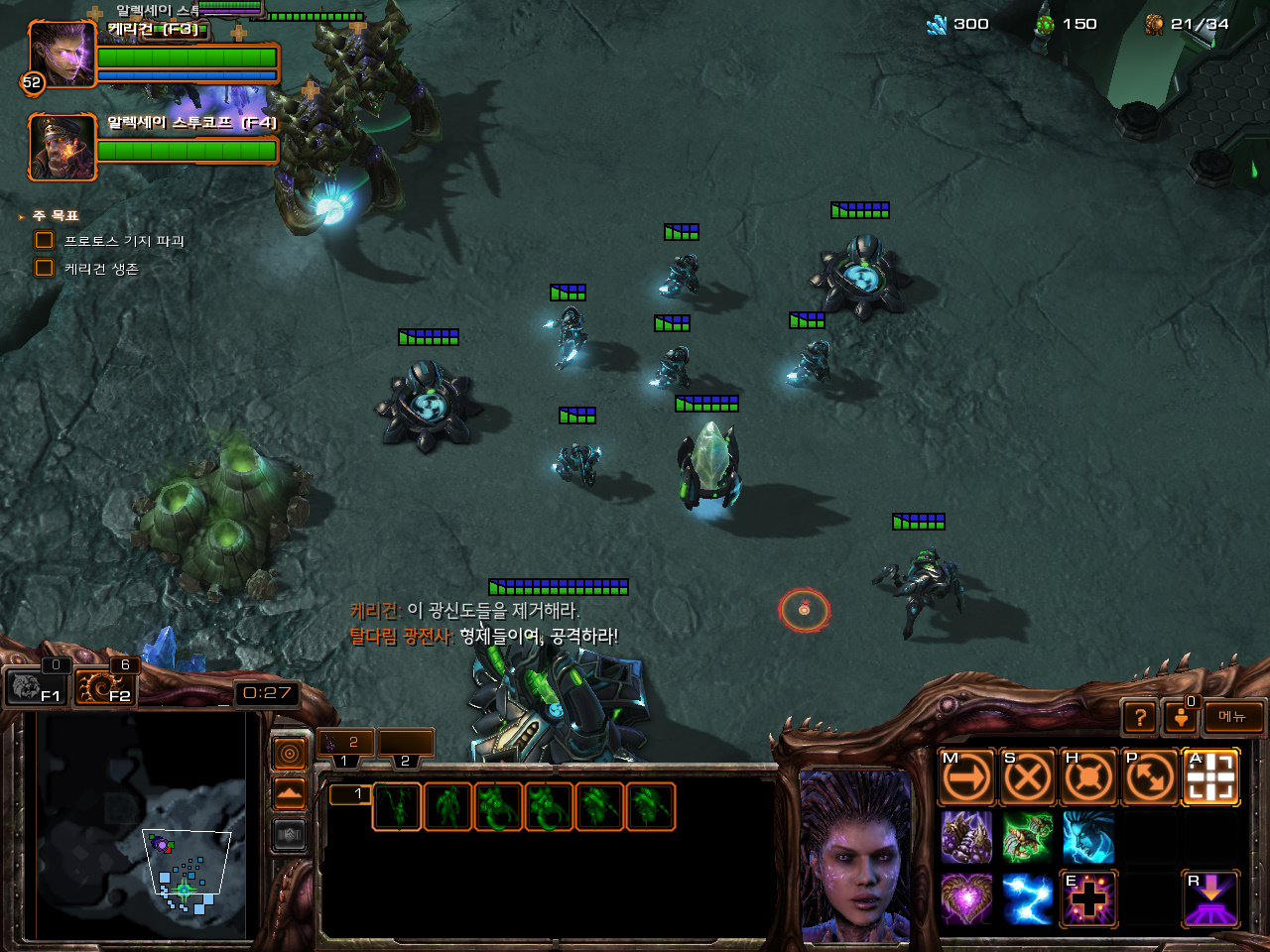The image size is (1270, 952).
Task: Use the purple downward-arrow ability (R)
Action: (1211, 899)
